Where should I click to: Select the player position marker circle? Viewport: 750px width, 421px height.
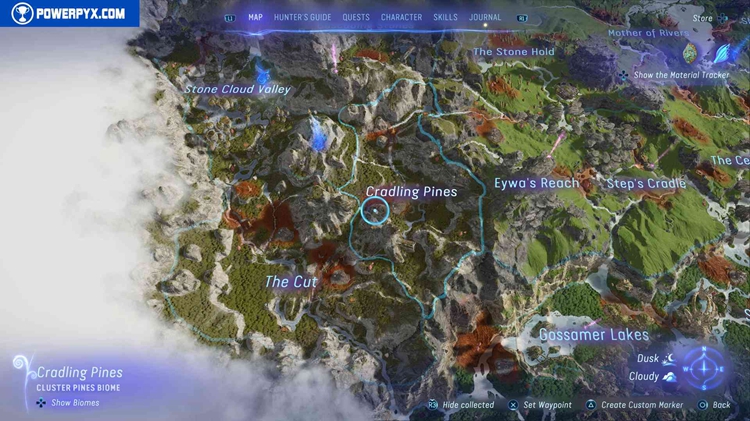374,211
